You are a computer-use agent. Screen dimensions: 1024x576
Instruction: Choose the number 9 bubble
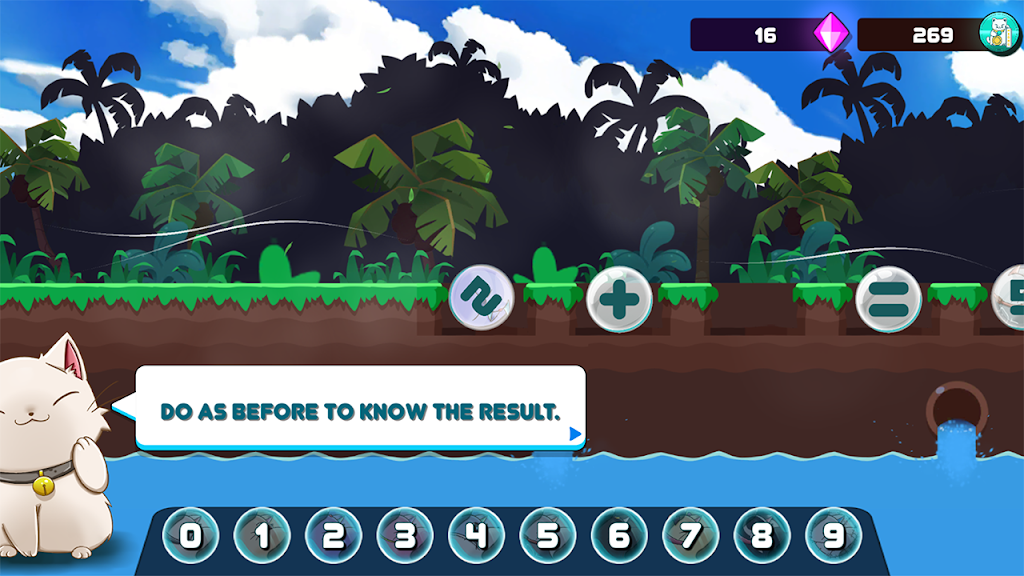click(x=834, y=537)
